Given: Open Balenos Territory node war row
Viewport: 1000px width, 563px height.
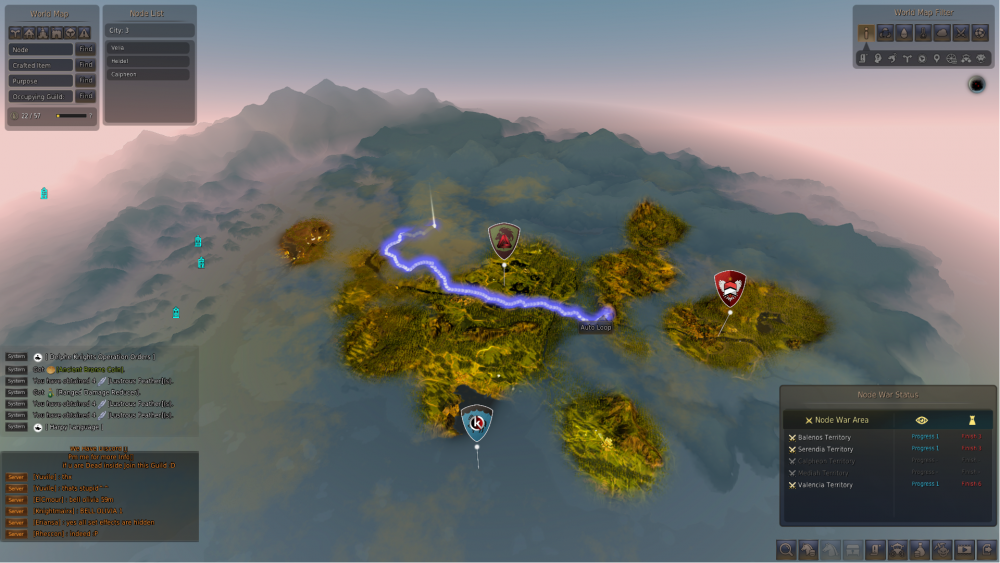Looking at the screenshot, I should (x=825, y=437).
